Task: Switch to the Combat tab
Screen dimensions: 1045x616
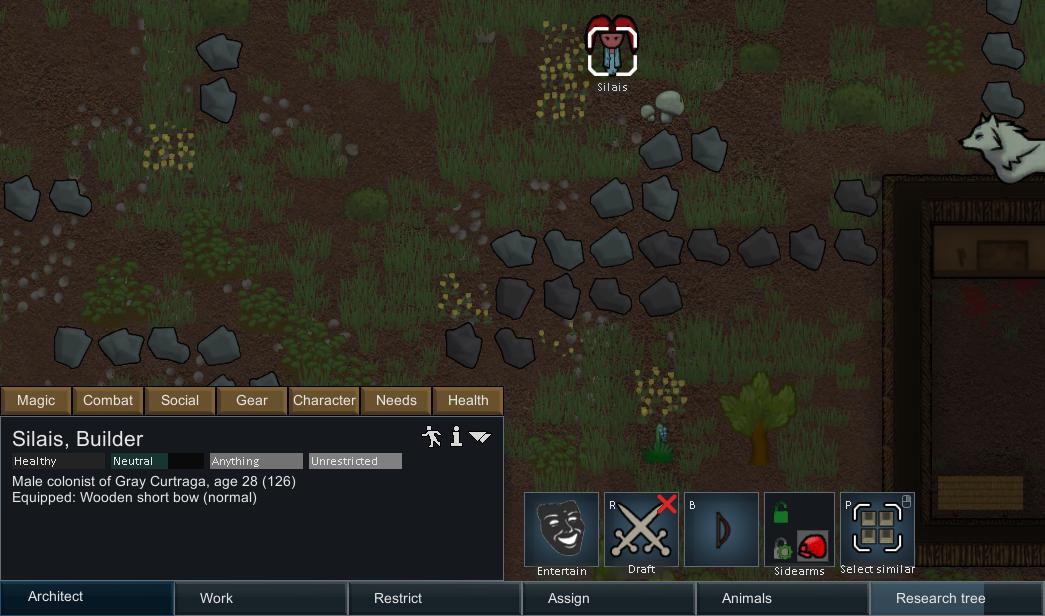Action: [x=108, y=400]
